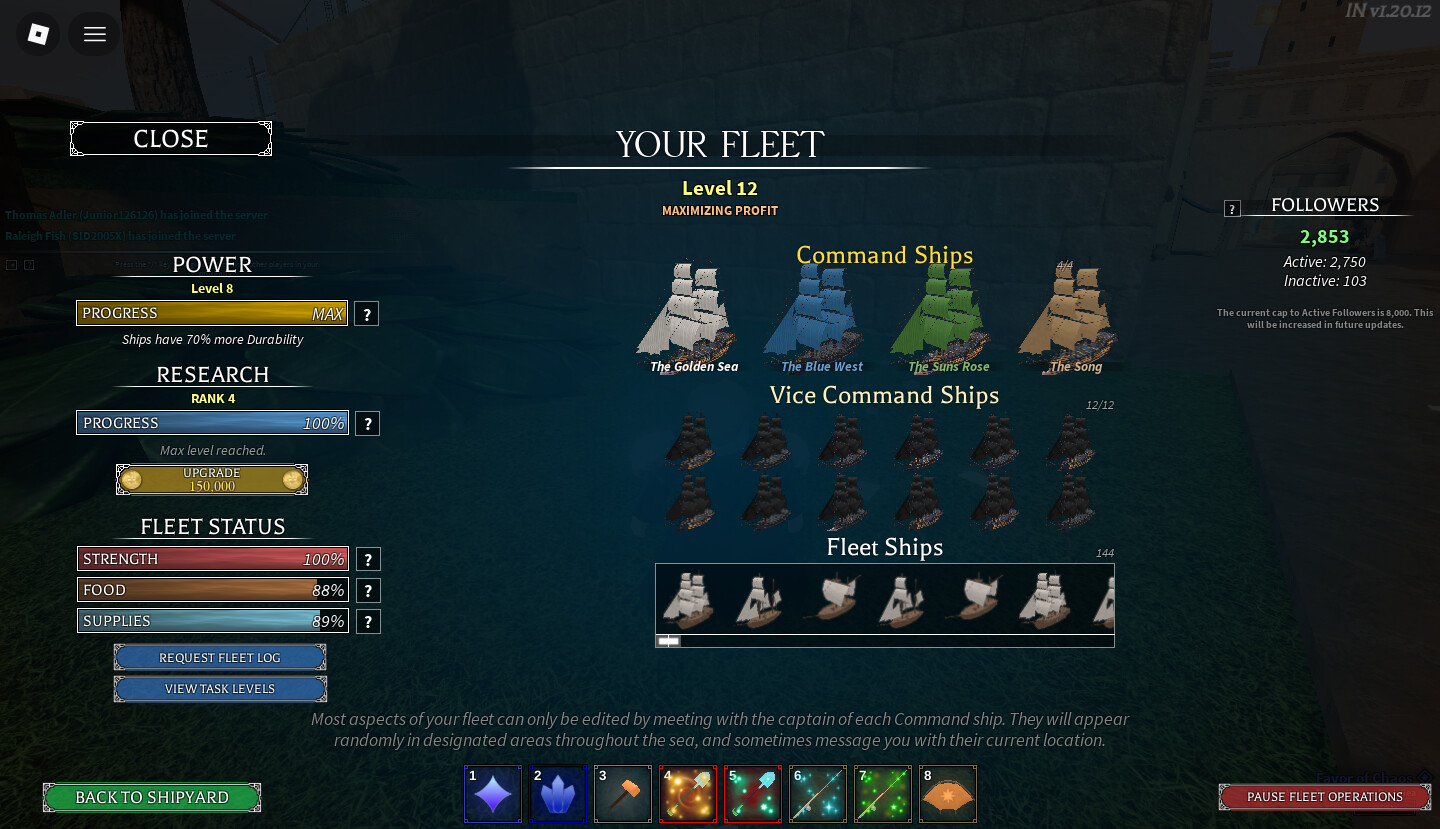Show help for Supplies status
1440x829 pixels.
pos(368,622)
